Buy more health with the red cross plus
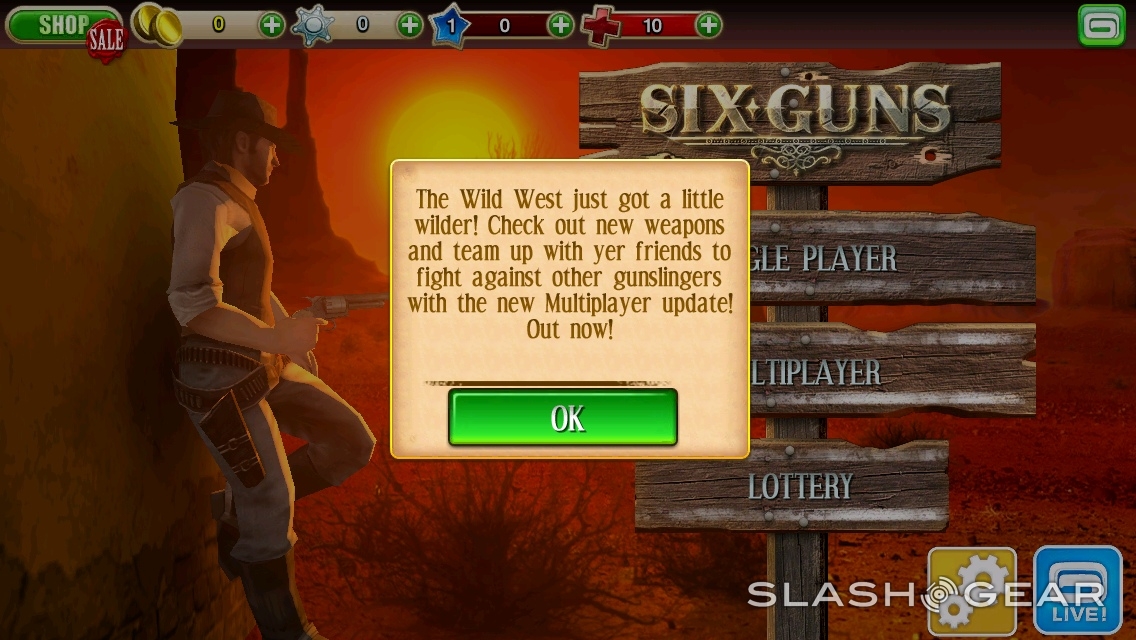1136x640 pixels. 708,25
